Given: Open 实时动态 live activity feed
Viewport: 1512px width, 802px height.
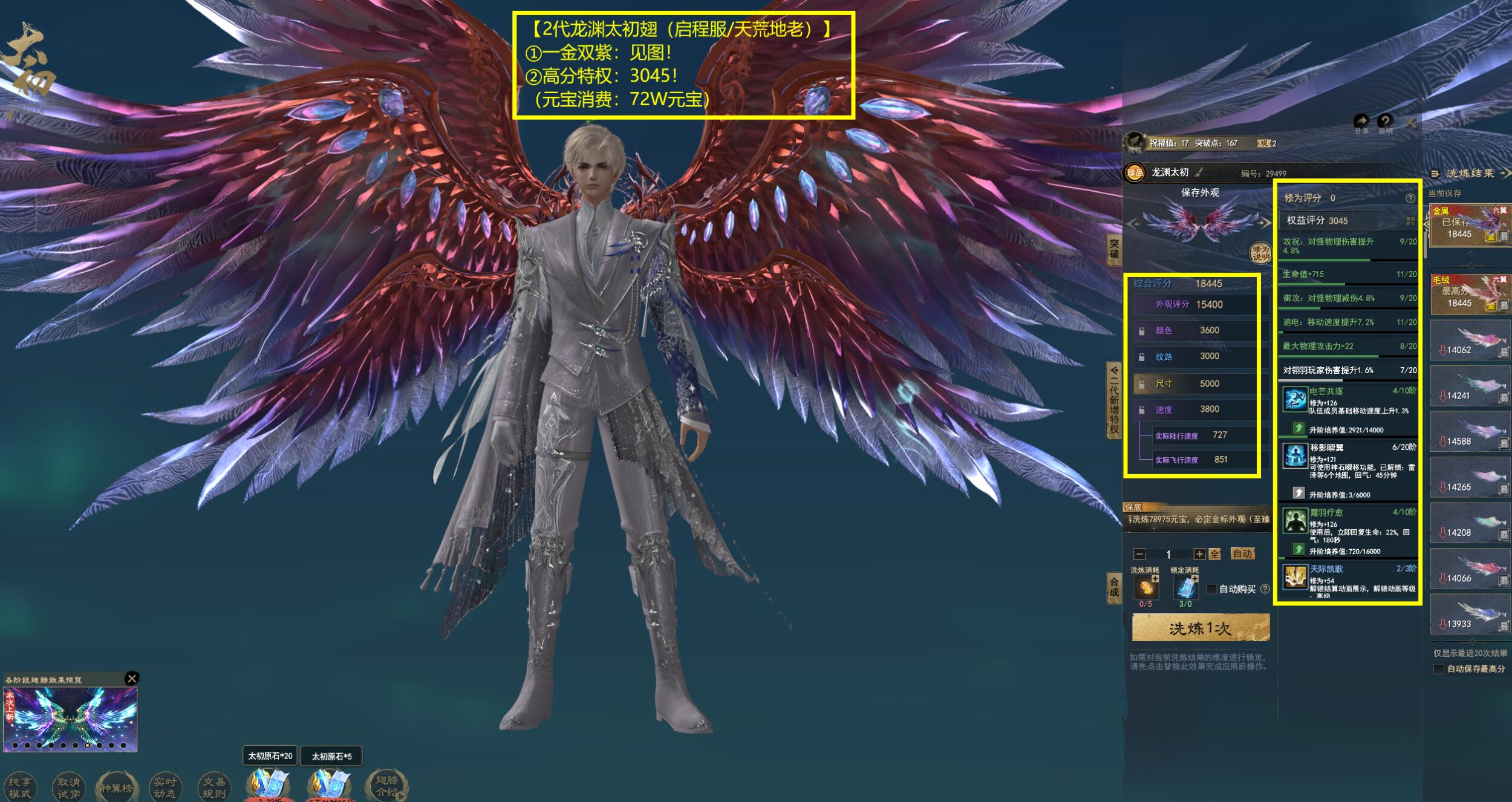Looking at the screenshot, I should pos(165,787).
